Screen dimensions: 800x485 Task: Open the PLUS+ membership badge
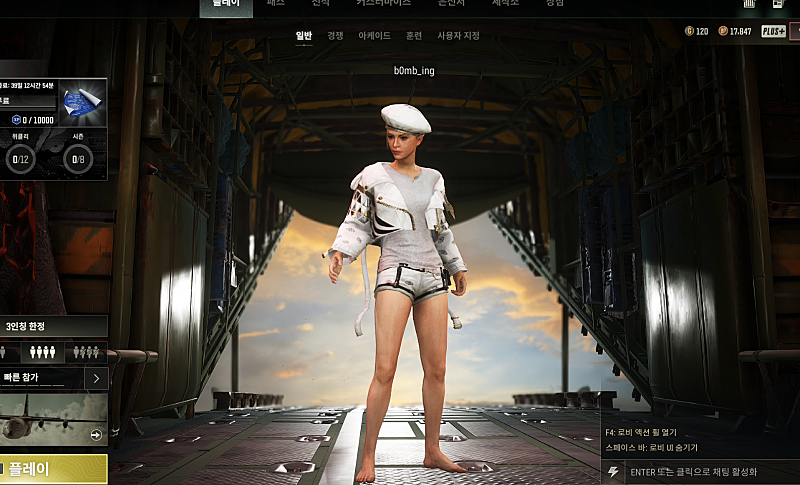click(773, 31)
